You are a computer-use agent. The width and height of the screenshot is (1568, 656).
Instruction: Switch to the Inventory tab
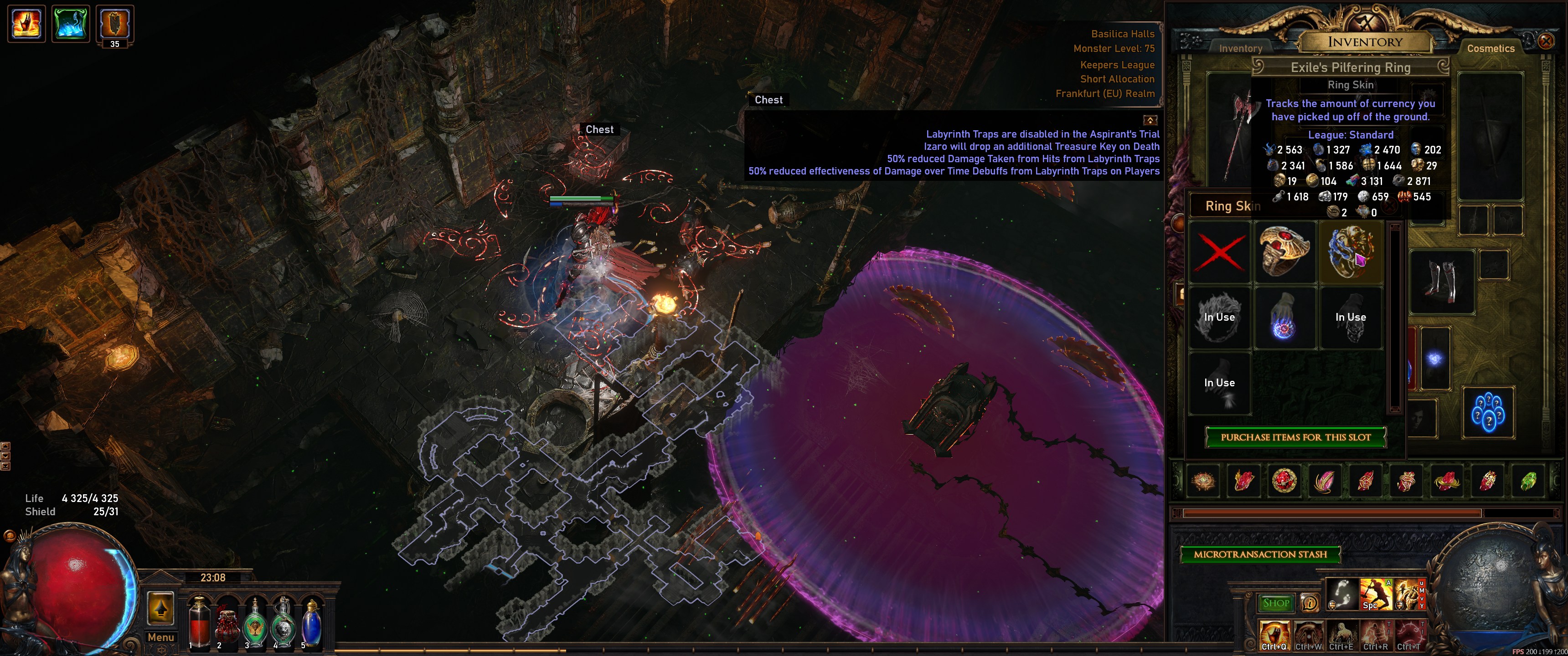pyautogui.click(x=1241, y=48)
